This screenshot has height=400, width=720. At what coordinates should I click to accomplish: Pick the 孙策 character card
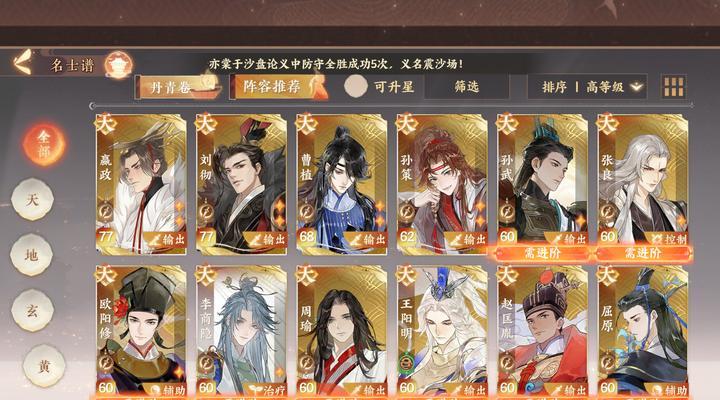[442, 182]
